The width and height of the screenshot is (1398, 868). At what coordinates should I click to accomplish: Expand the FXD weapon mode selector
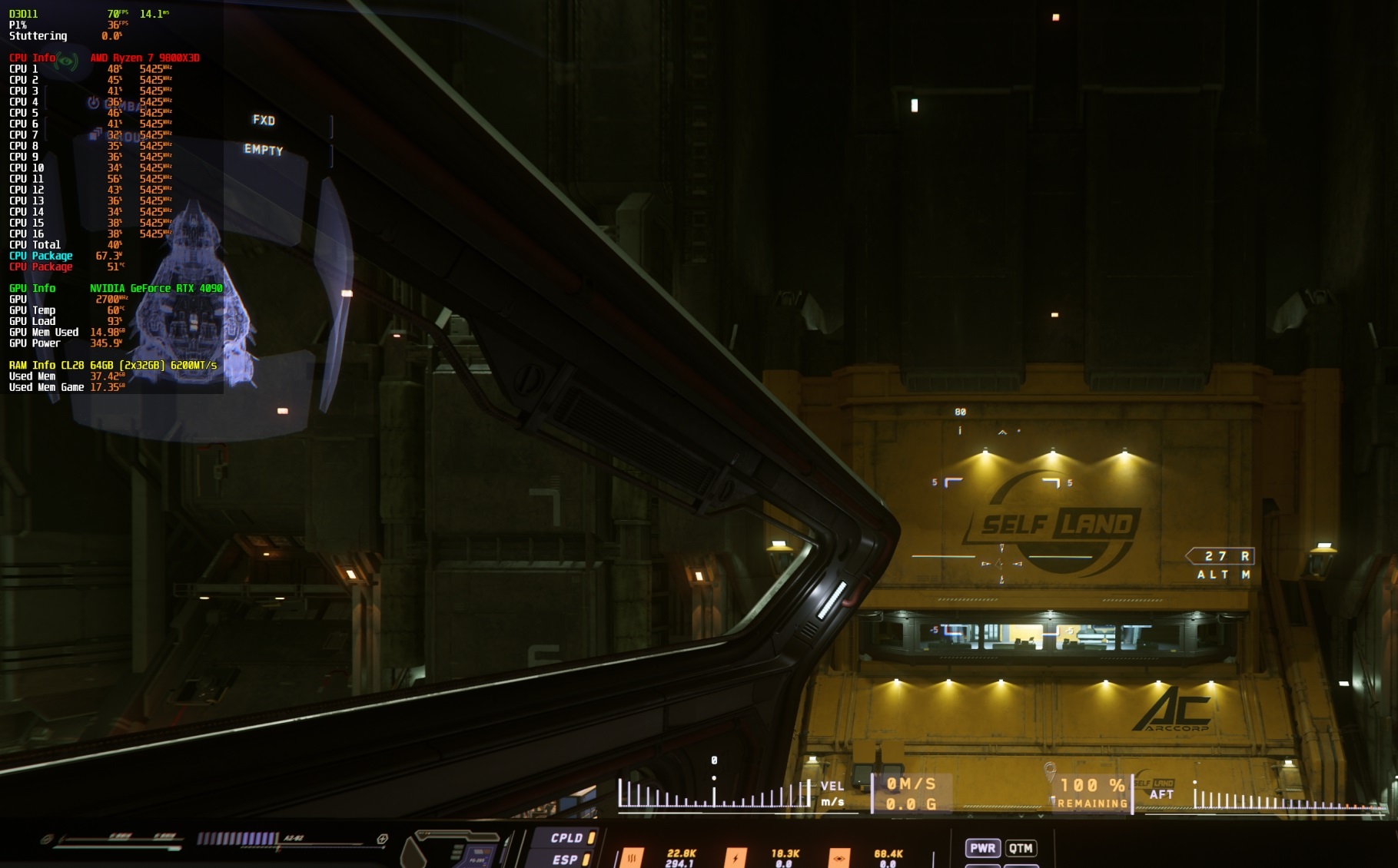264,121
